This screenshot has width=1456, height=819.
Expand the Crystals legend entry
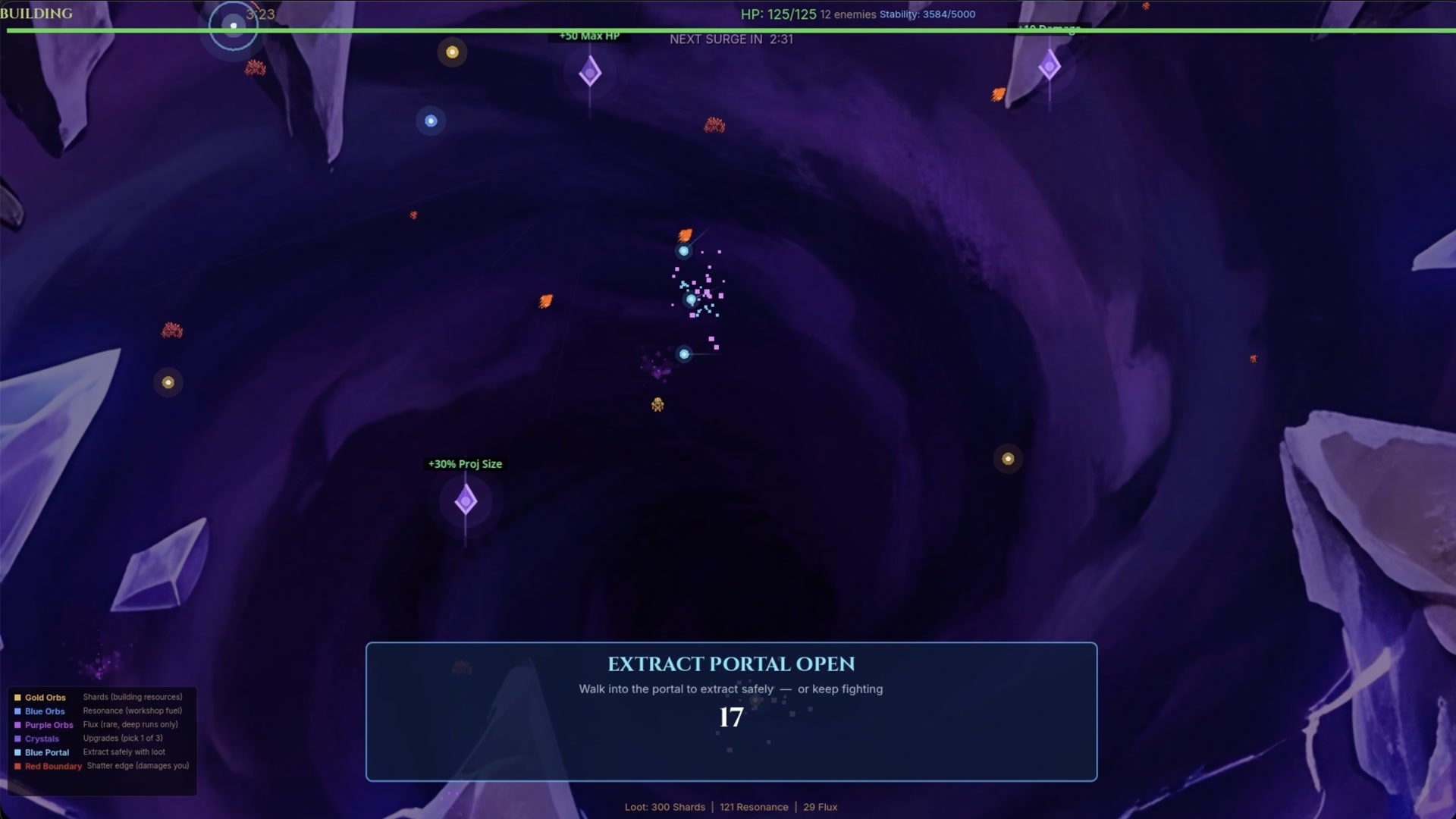[40, 739]
